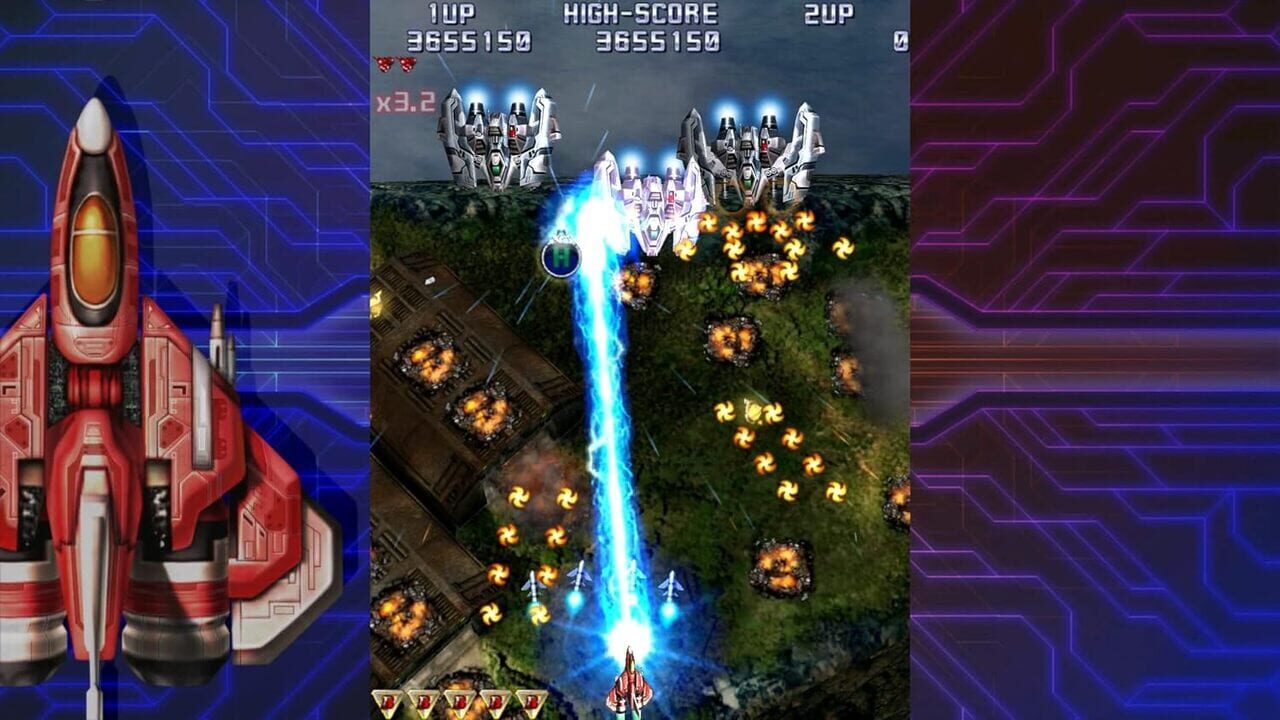The height and width of the screenshot is (720, 1280).
Task: Click the leftmost red life ship icon
Action: click(384, 64)
